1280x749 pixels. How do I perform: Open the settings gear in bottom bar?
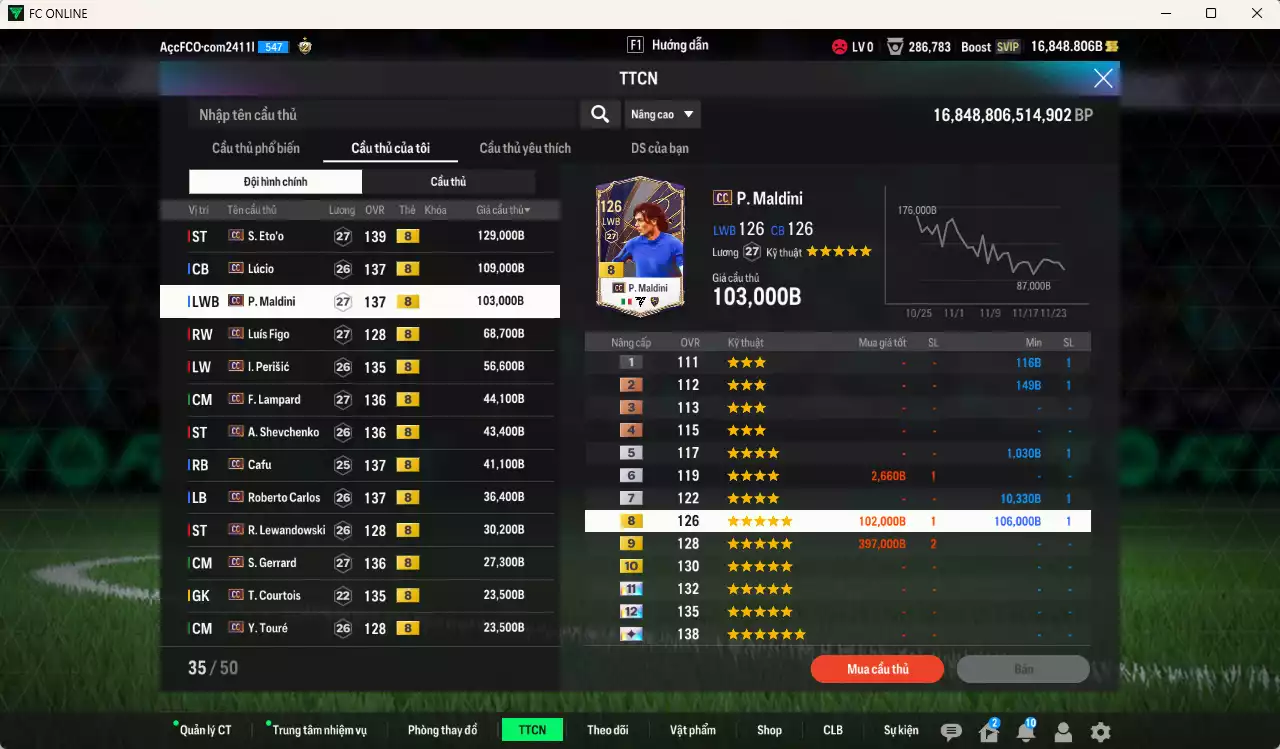(1100, 732)
